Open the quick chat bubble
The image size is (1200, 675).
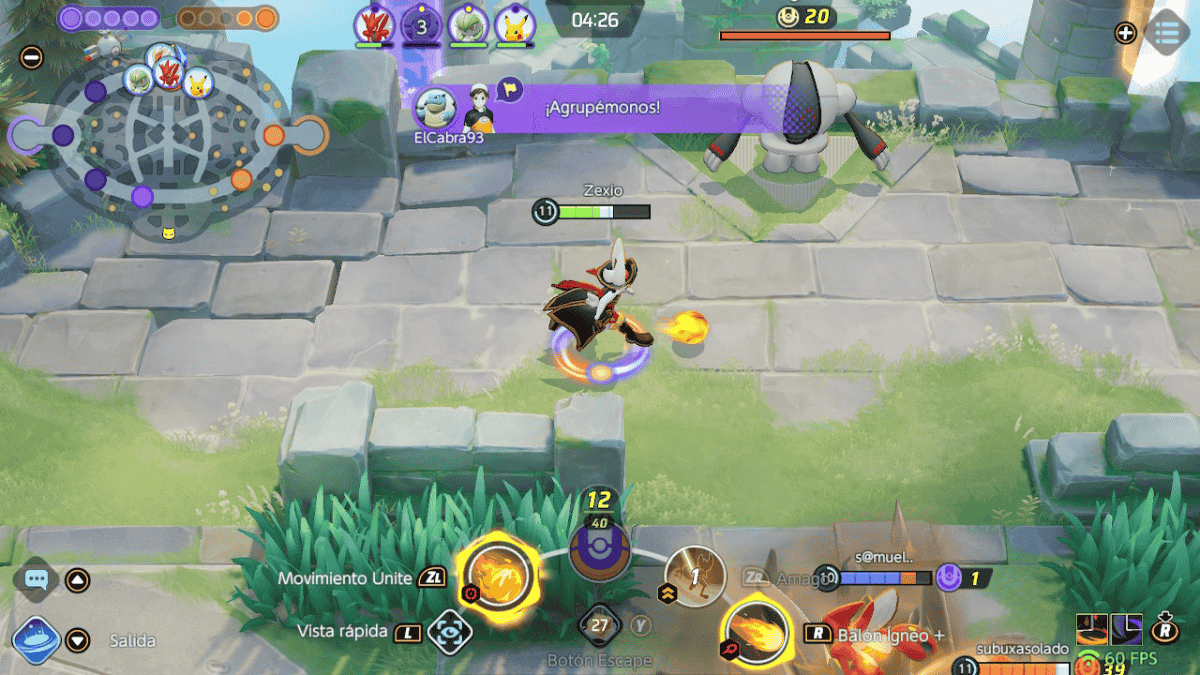pyautogui.click(x=37, y=579)
